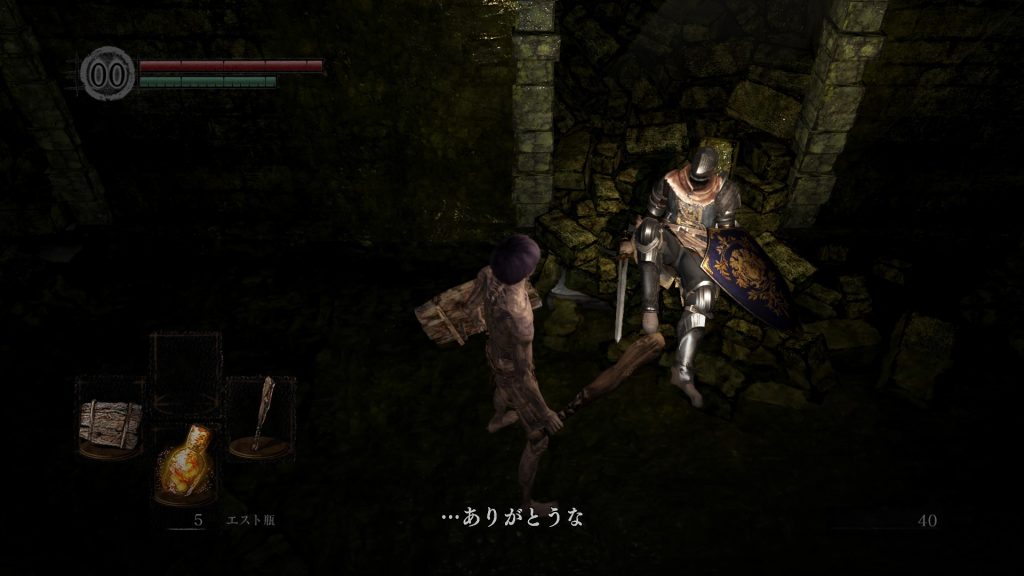1024x576 pixels.
Task: Select the Estus Flask item slot
Action: [x=188, y=461]
